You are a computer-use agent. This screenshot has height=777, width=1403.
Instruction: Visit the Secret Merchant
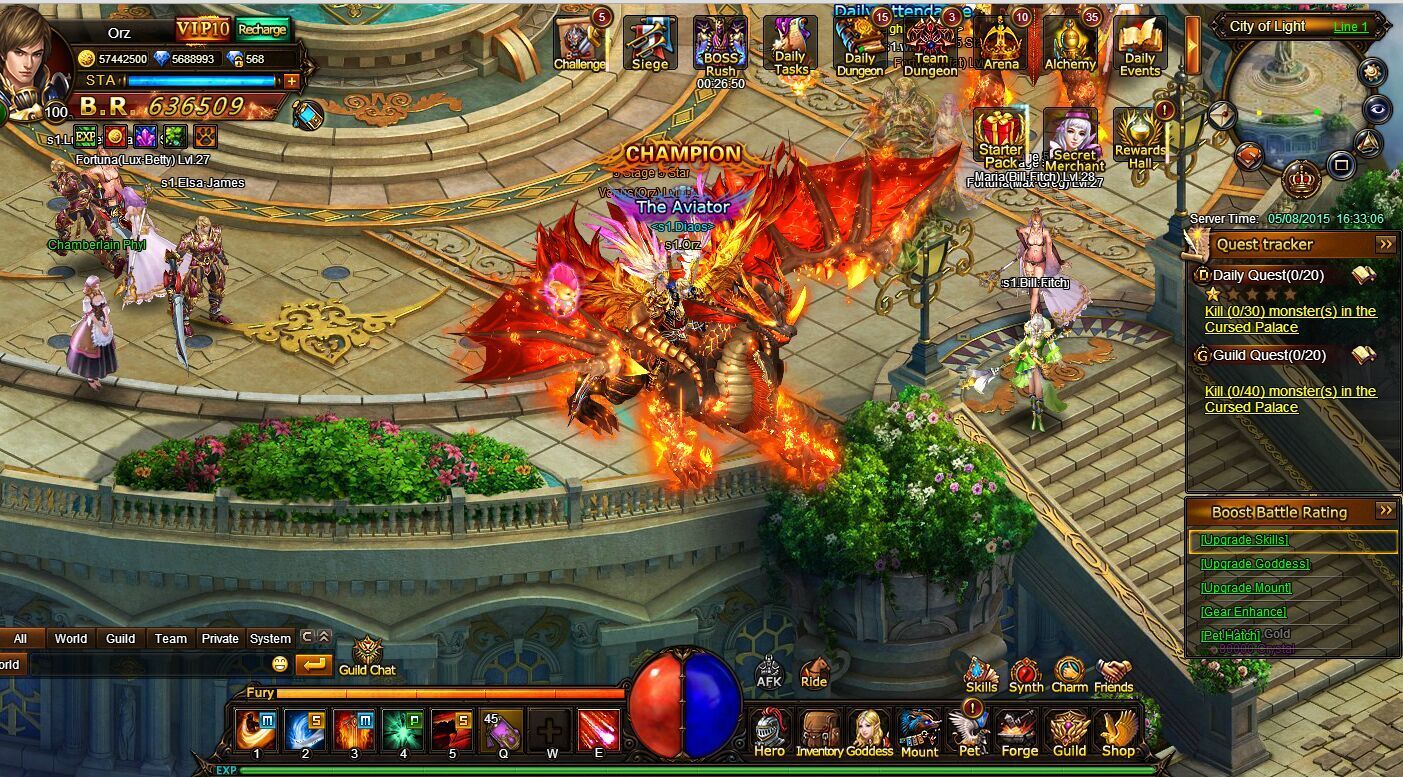click(1070, 137)
